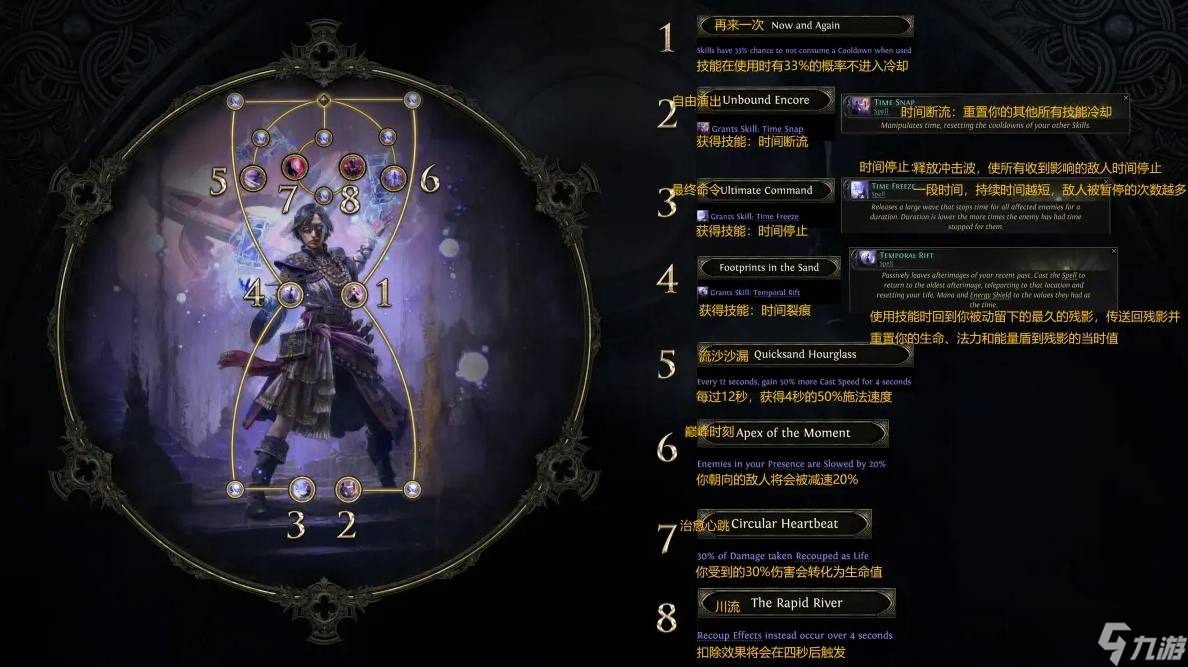
Task: Allocate the Unbound Encore node numbered 2
Action: (x=348, y=489)
